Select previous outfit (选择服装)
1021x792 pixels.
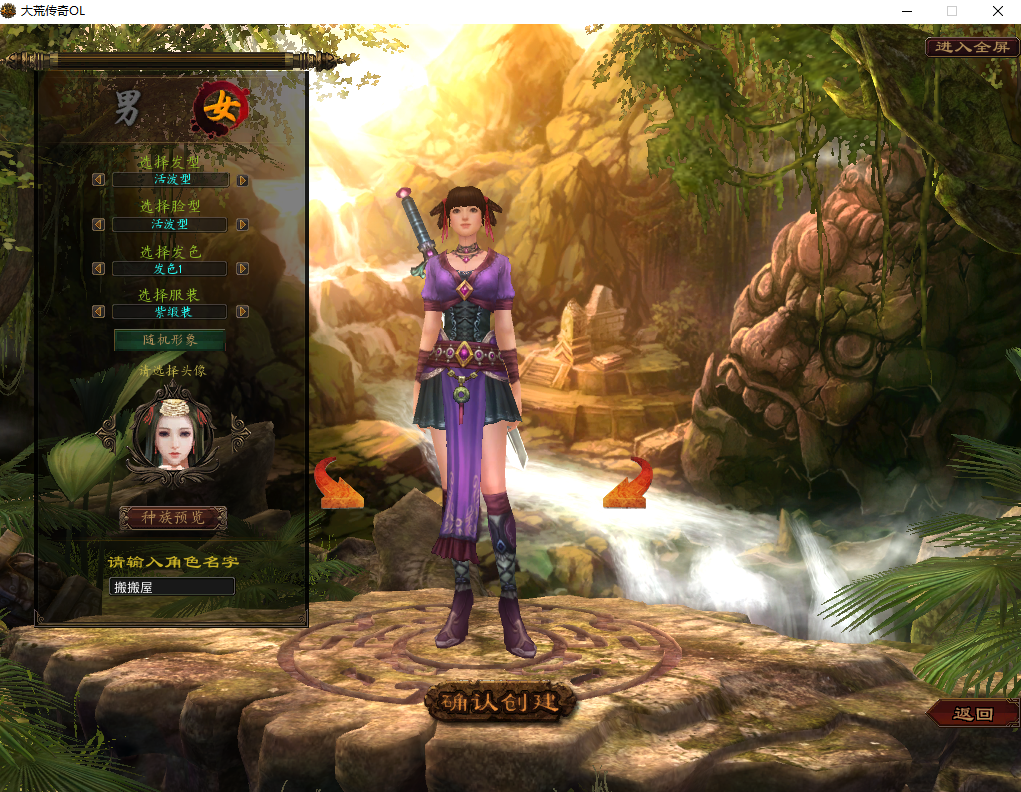[x=98, y=312]
